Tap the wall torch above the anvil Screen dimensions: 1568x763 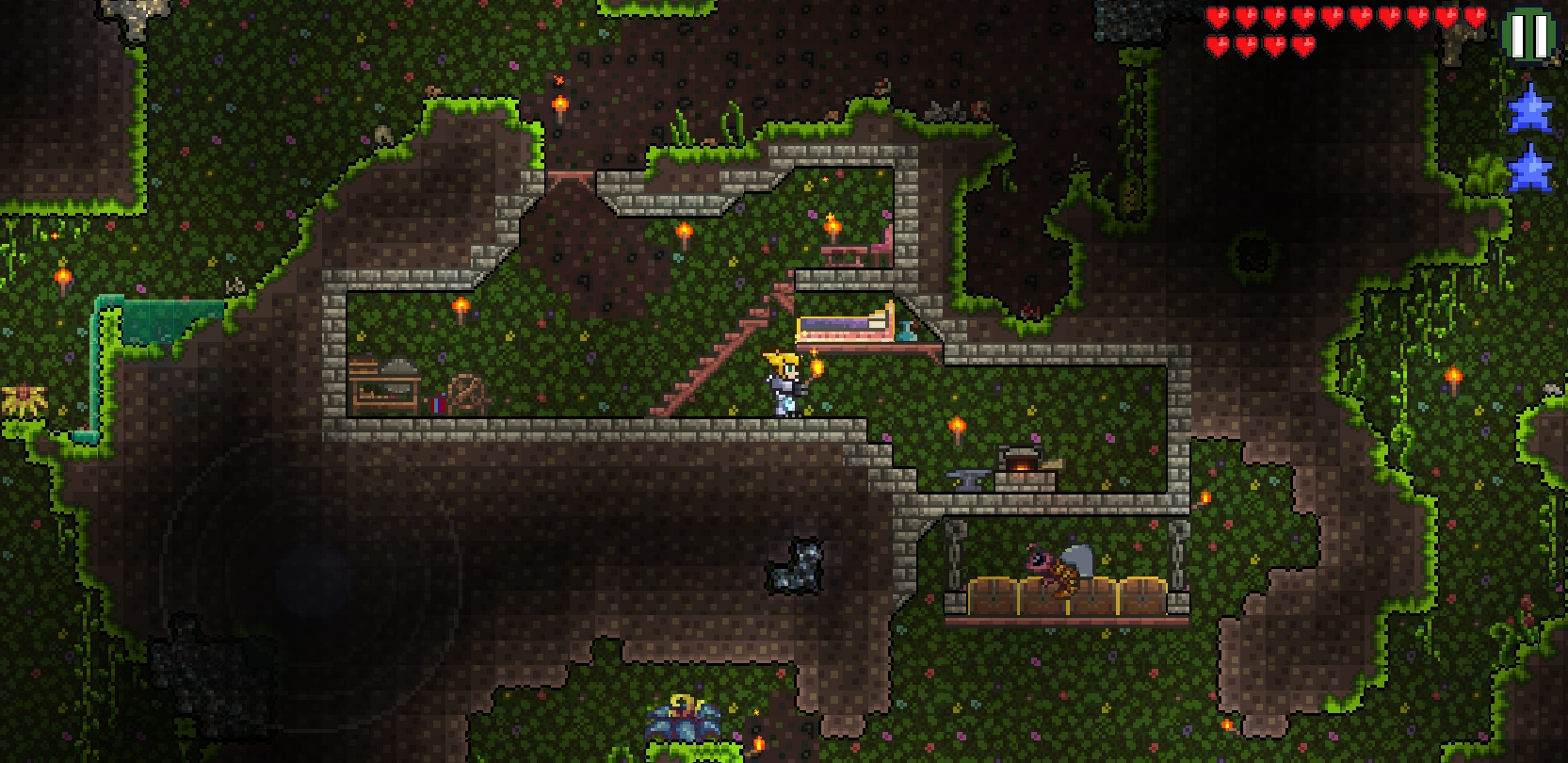958,427
